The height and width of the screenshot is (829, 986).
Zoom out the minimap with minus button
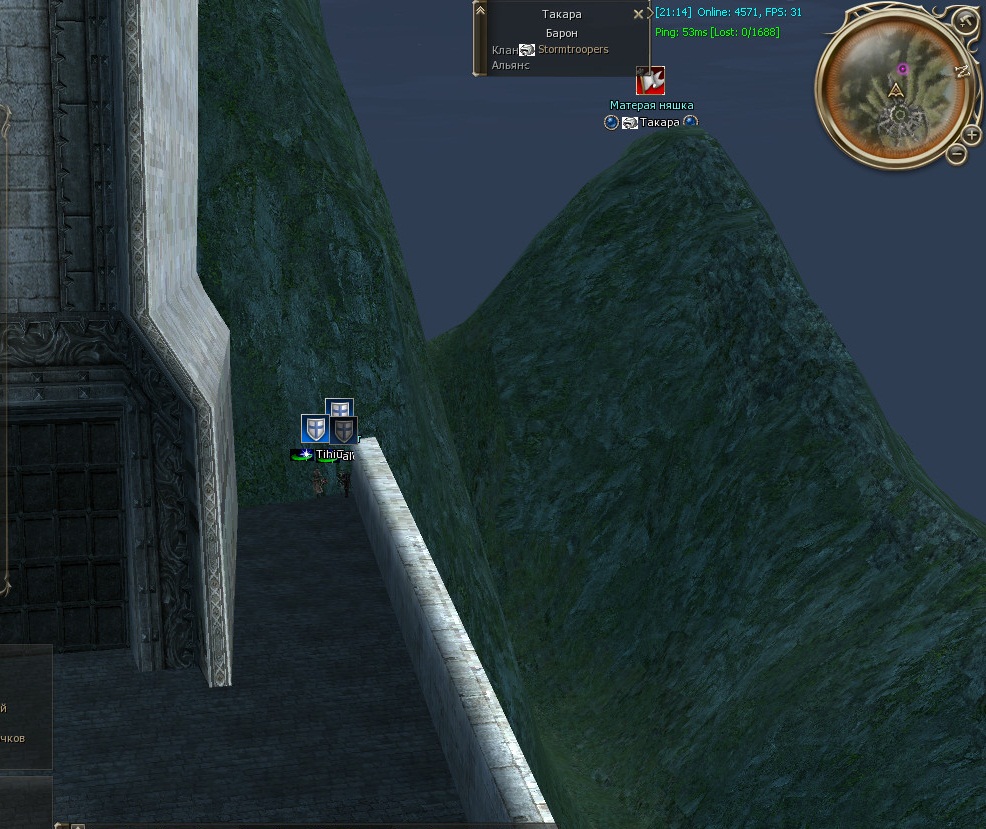click(957, 153)
